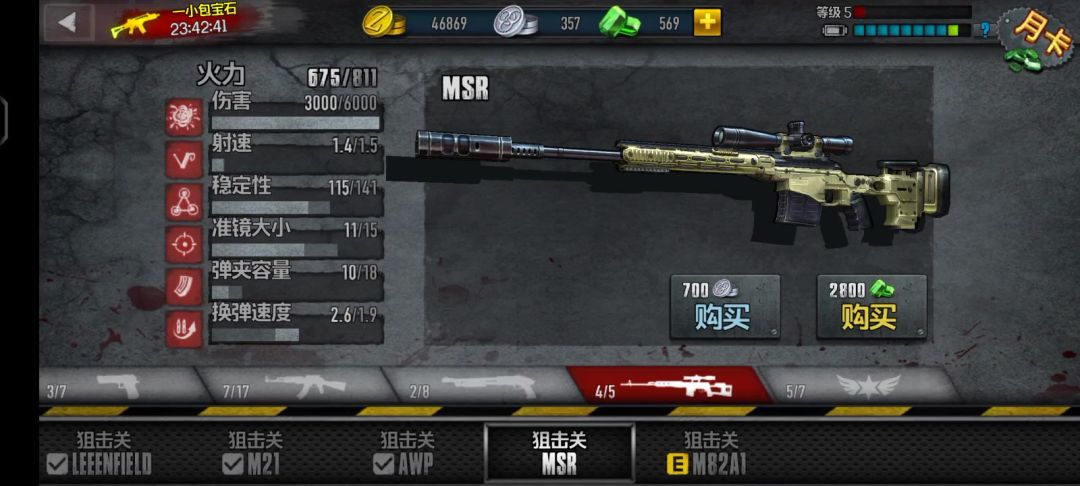The height and width of the screenshot is (486, 1080).
Task: Add more currency with the plus button
Action: point(707,22)
